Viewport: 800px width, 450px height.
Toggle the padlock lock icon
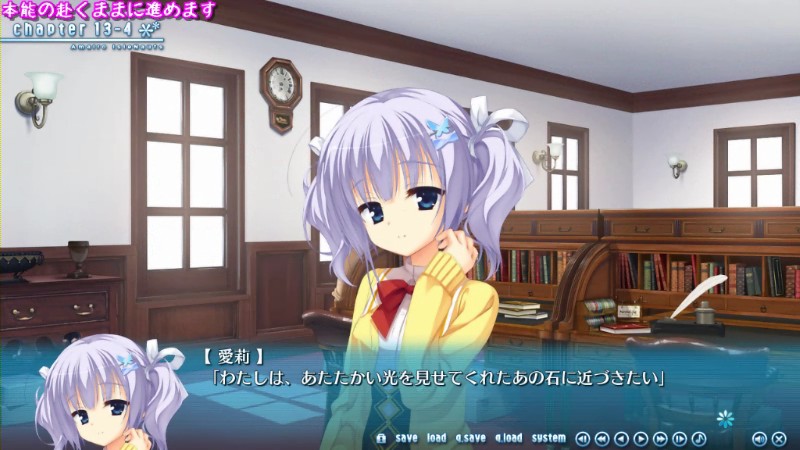380,438
